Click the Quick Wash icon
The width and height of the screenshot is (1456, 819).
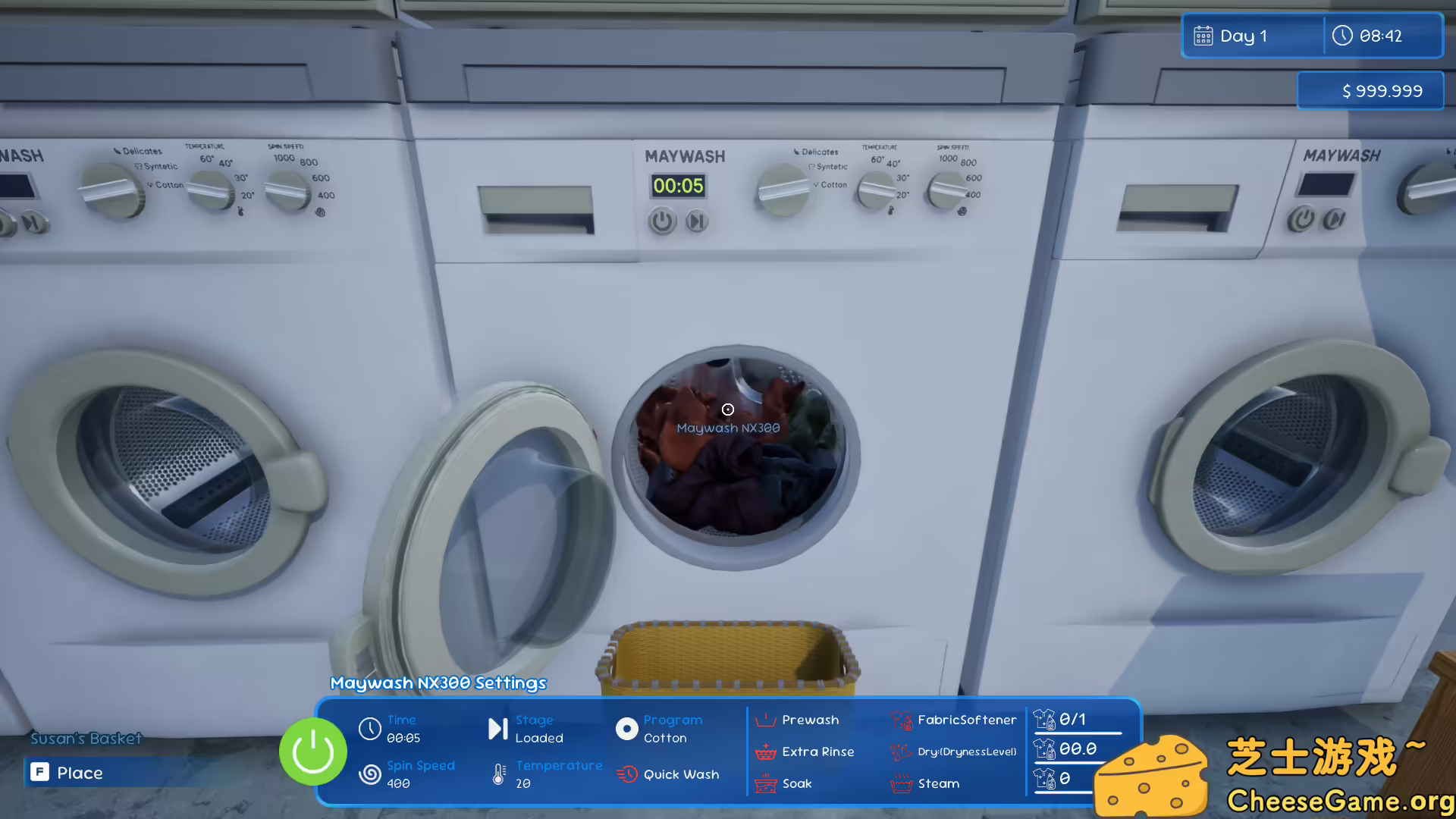point(628,773)
